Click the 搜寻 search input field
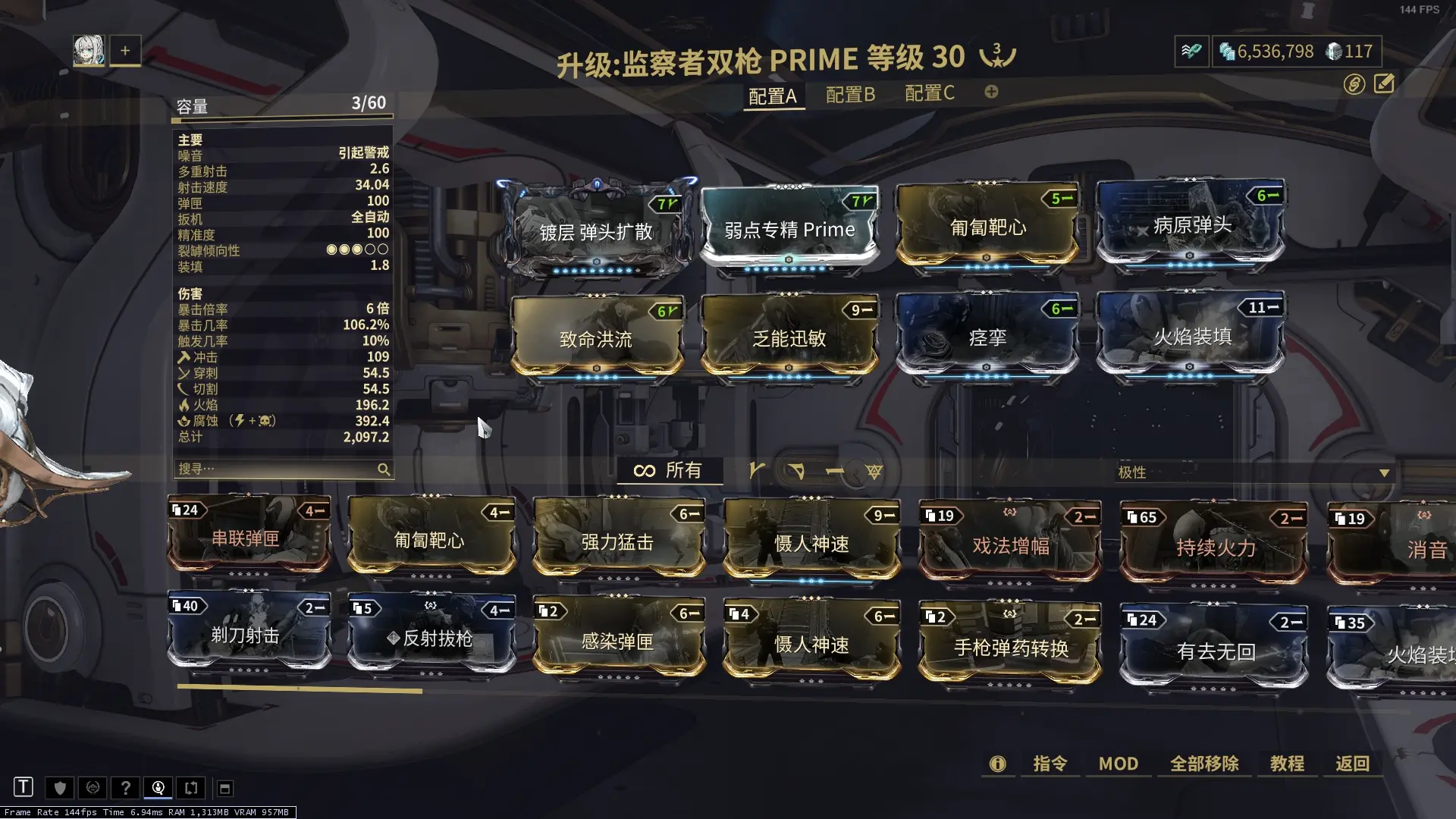 click(265, 469)
